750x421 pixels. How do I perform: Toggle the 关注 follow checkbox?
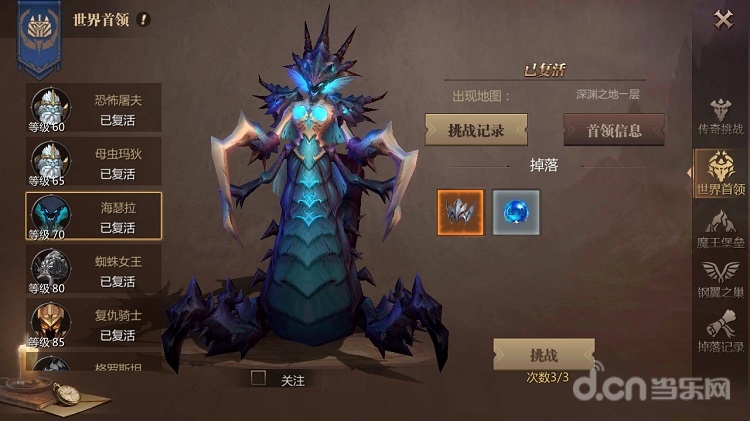coord(259,379)
